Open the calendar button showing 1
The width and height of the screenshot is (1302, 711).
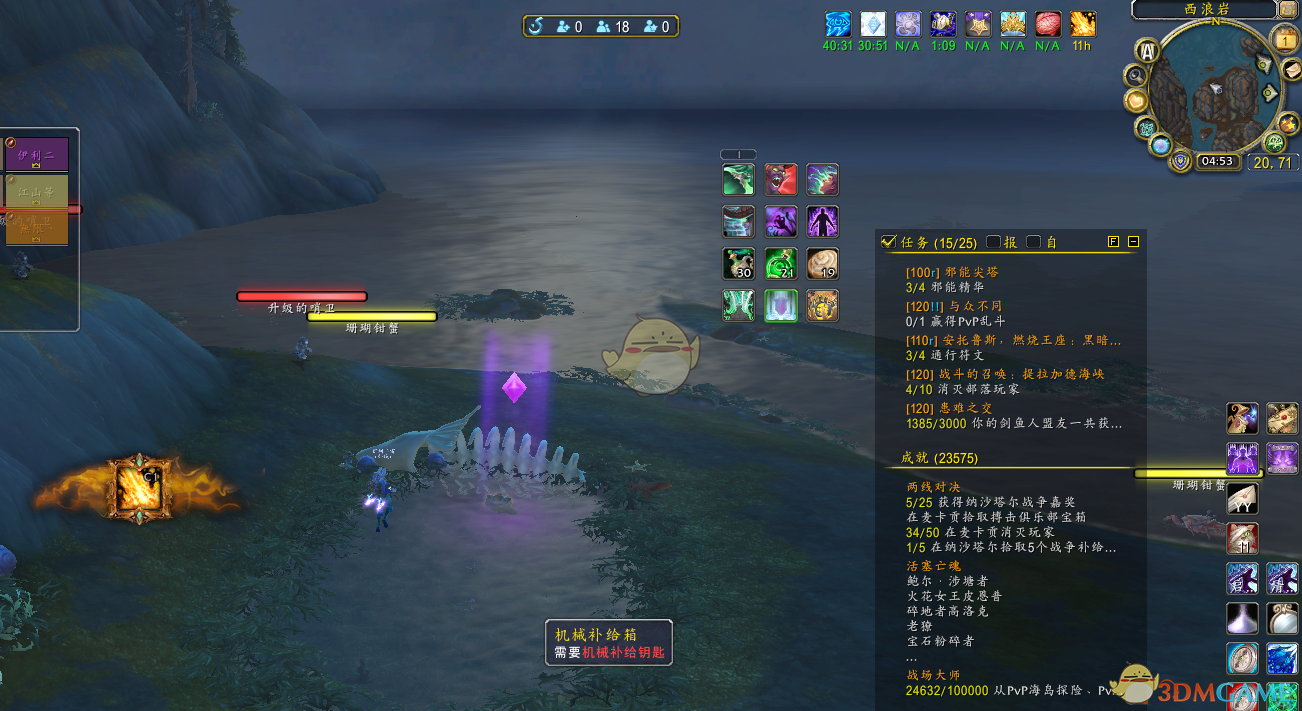[1284, 40]
